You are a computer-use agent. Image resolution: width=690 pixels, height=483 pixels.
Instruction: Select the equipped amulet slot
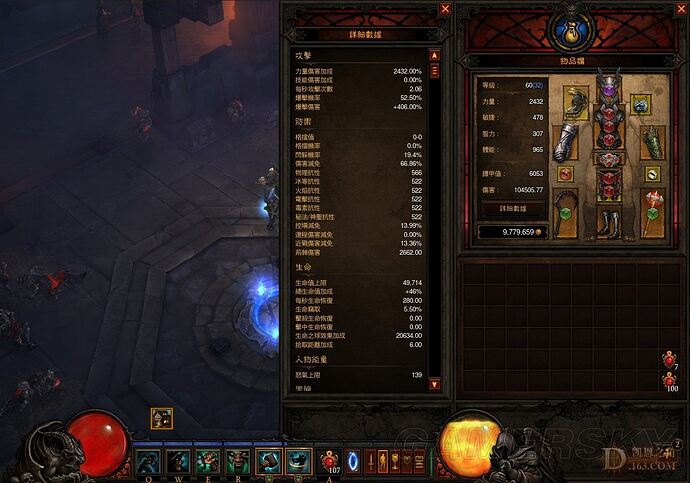(638, 102)
